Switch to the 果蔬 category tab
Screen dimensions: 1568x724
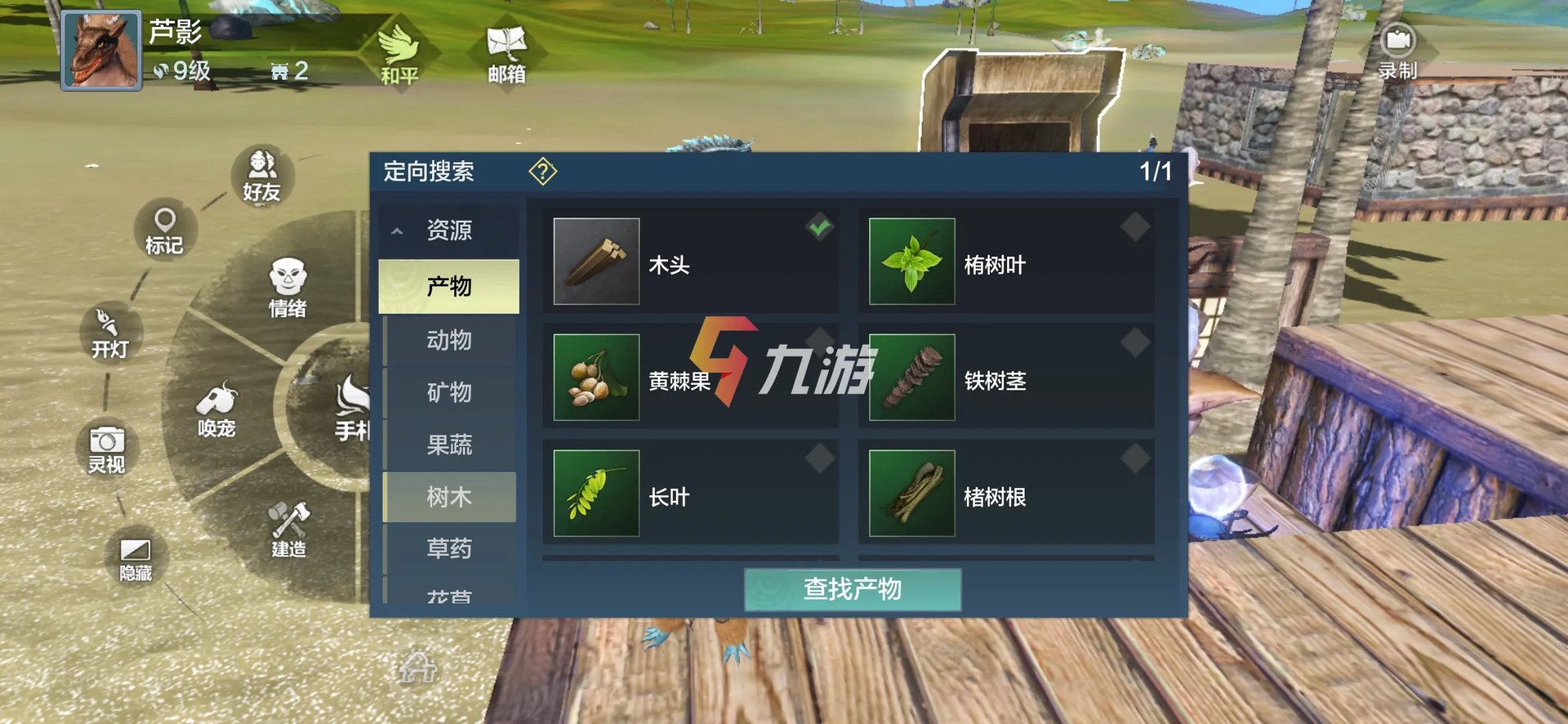pyautogui.click(x=449, y=445)
